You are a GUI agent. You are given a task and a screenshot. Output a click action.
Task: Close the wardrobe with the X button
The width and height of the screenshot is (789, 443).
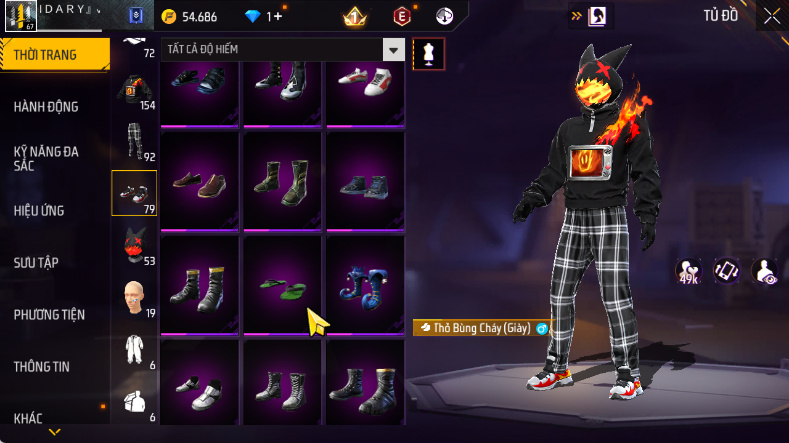pyautogui.click(x=771, y=16)
